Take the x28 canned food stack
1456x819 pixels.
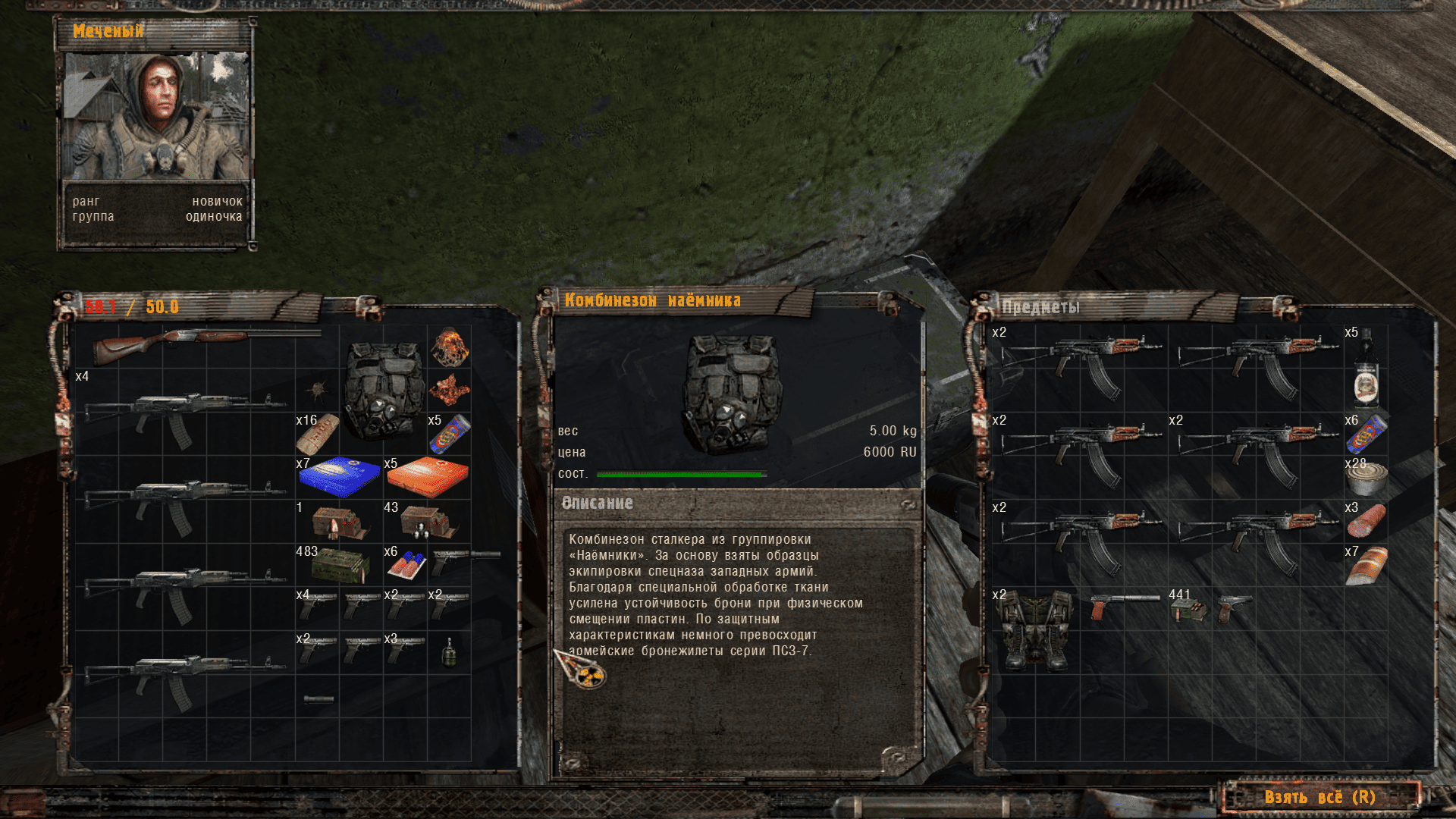click(1366, 478)
